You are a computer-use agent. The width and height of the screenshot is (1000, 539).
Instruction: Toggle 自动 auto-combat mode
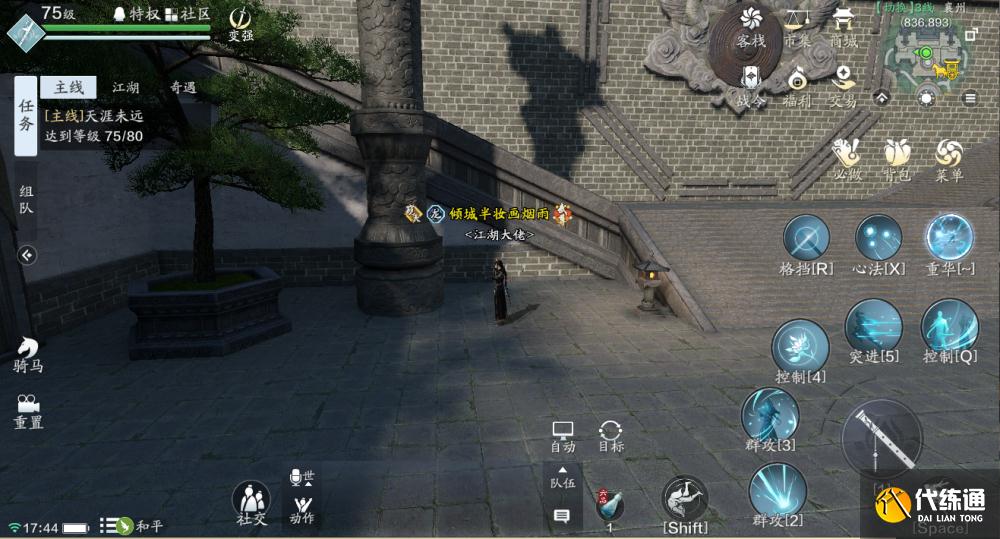(x=563, y=435)
